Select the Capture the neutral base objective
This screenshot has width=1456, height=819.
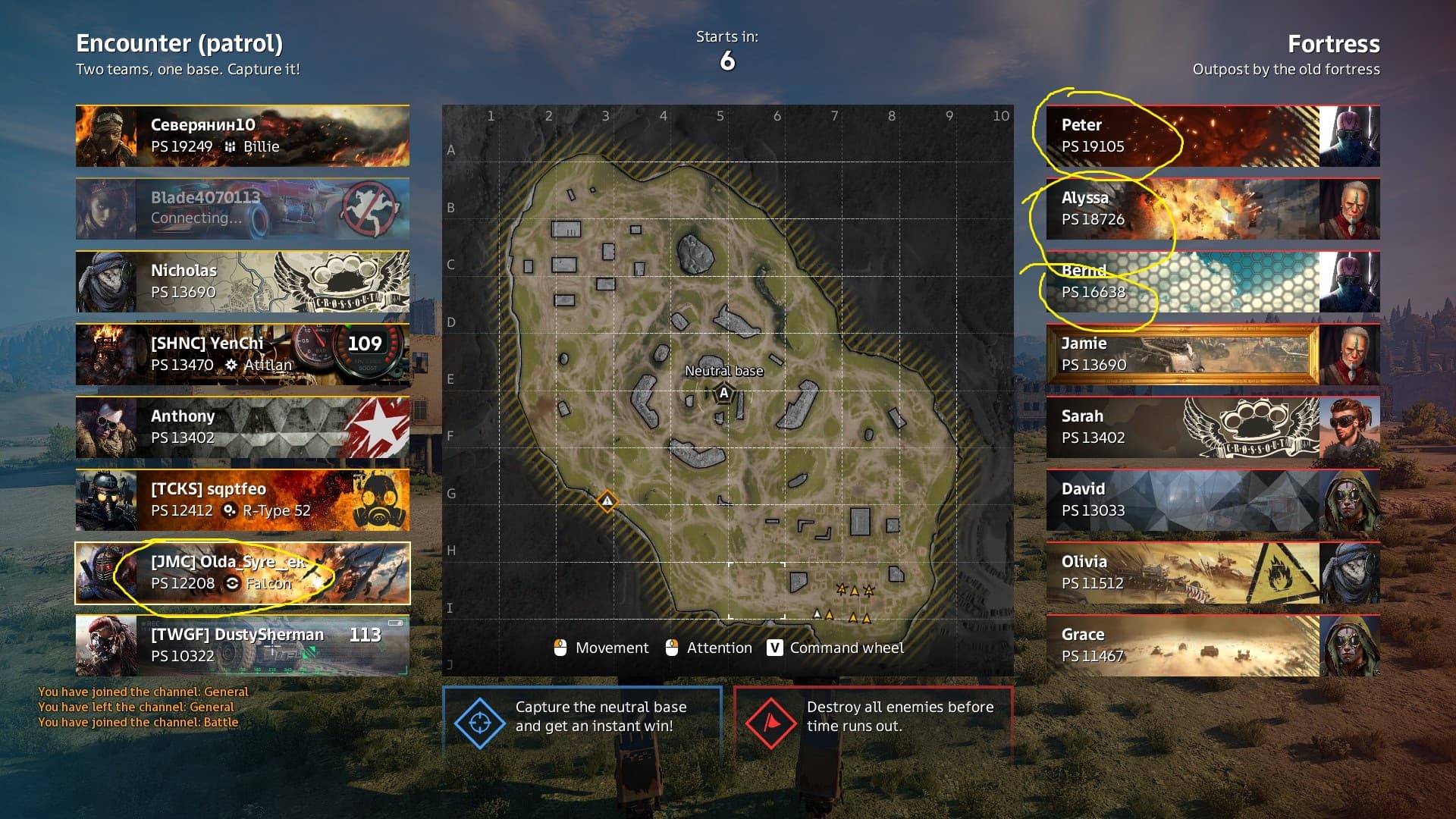582,717
